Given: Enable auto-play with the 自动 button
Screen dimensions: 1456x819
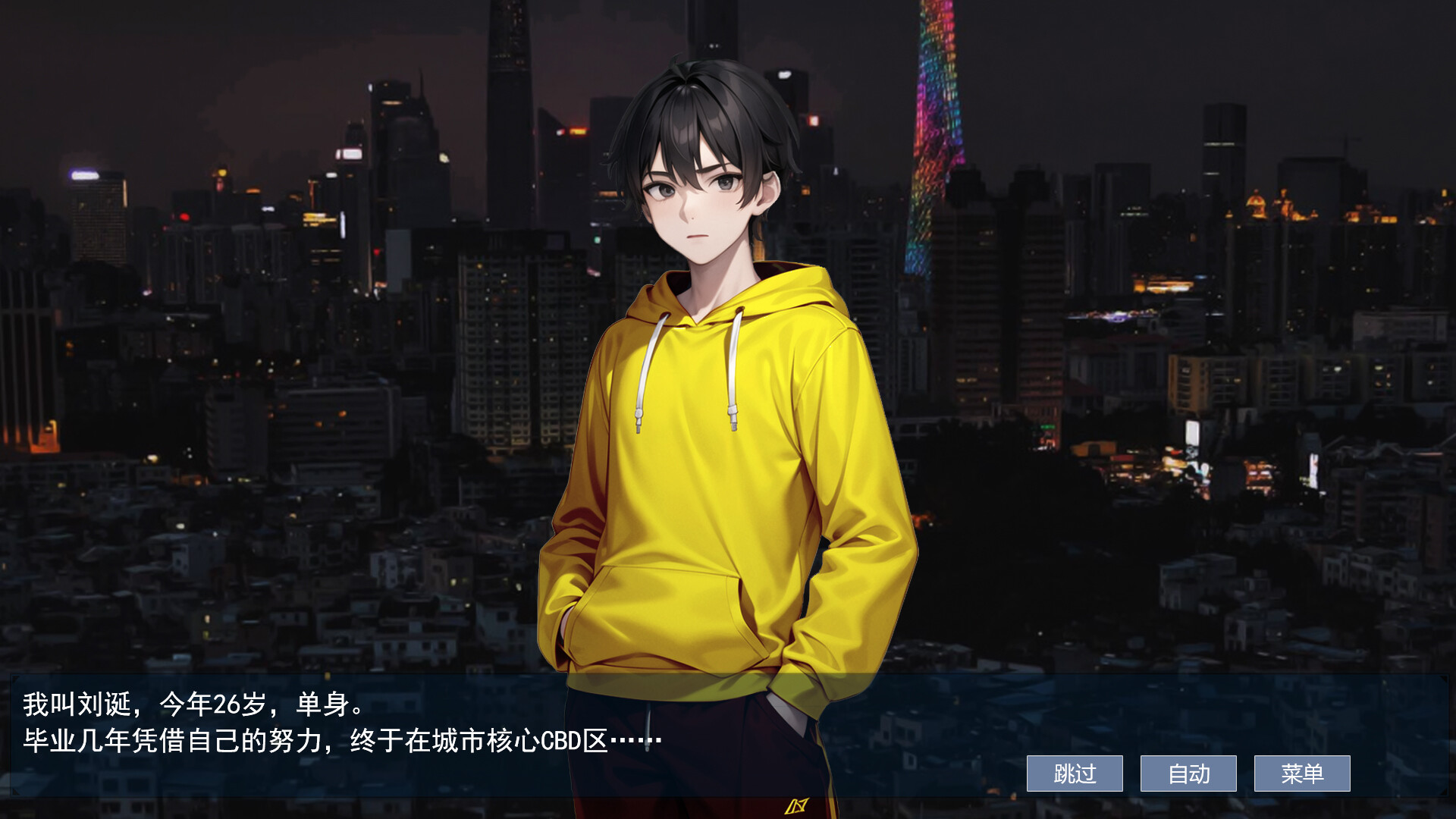Looking at the screenshot, I should pyautogui.click(x=1188, y=773).
